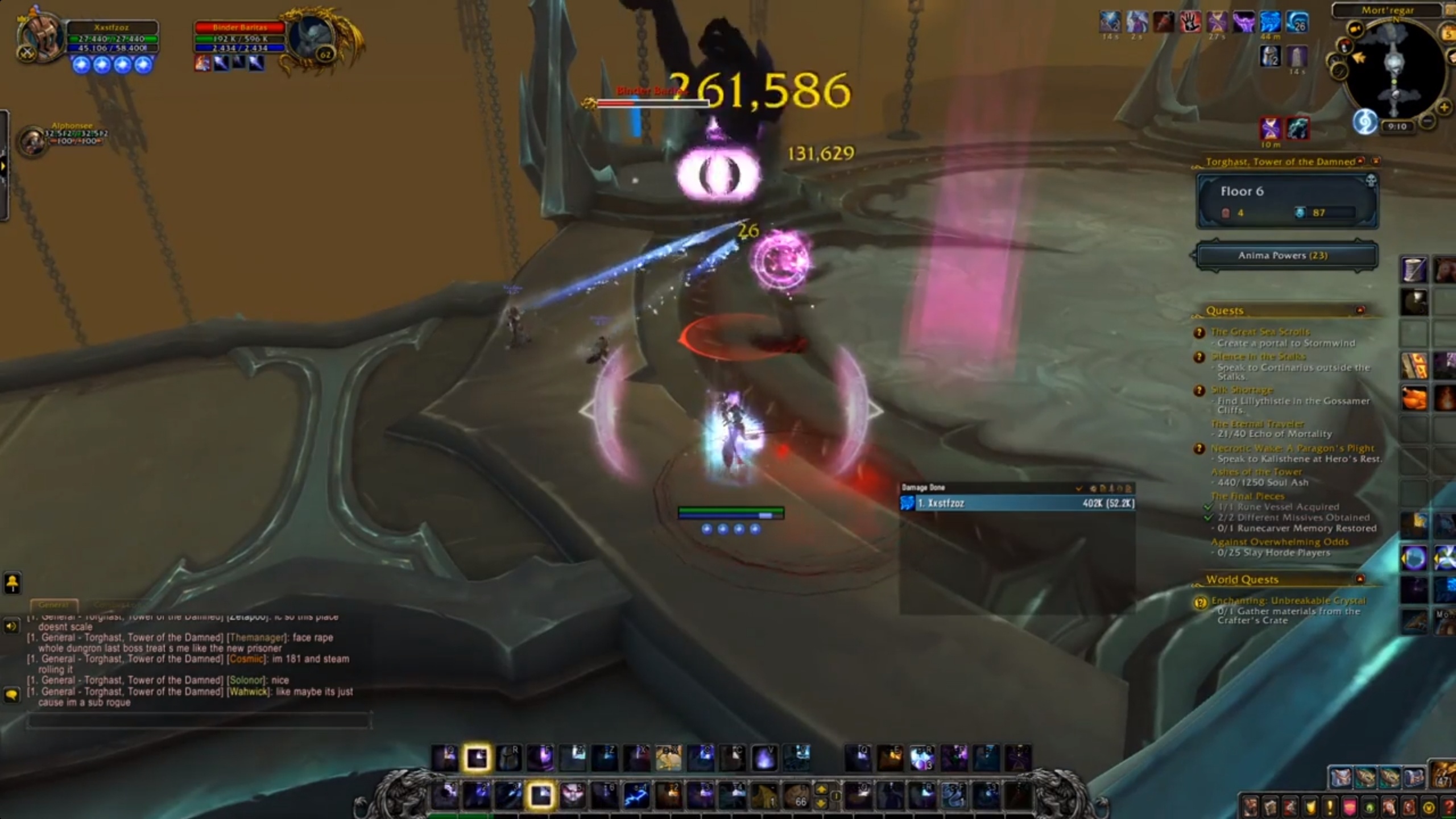Open the calendar next to the minimap

tap(1449, 33)
